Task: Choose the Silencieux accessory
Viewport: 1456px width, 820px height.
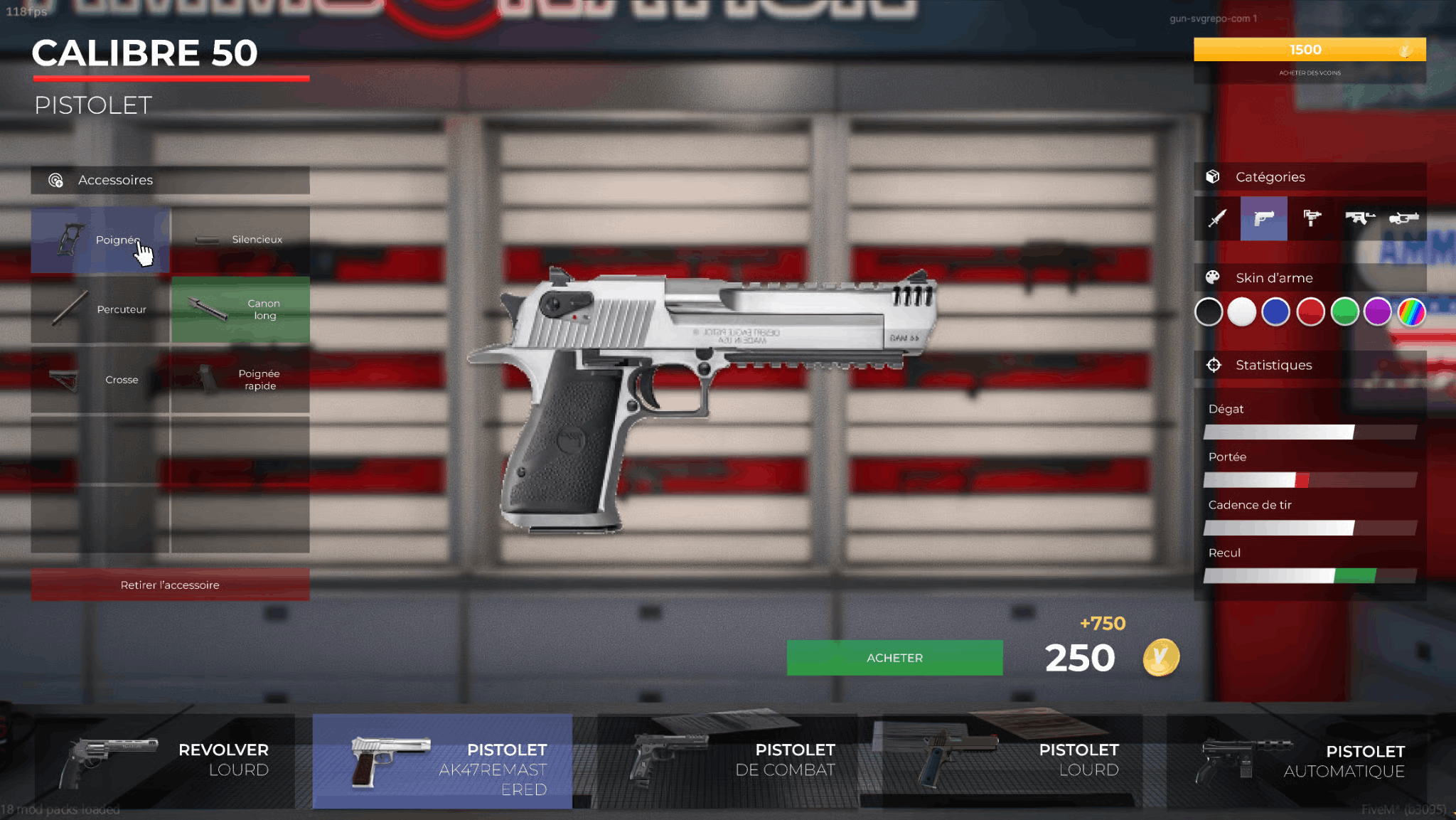Action: click(x=240, y=240)
